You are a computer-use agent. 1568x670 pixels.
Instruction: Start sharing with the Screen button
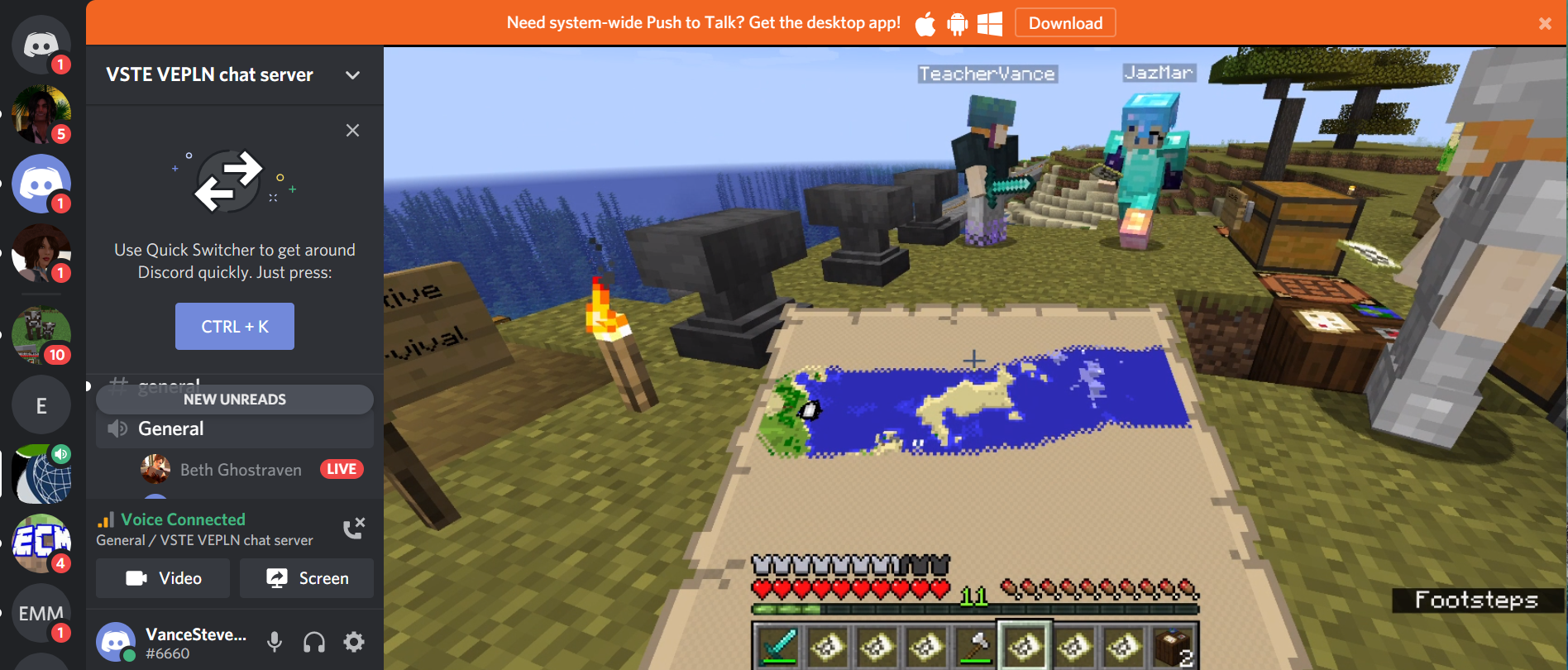[x=307, y=578]
